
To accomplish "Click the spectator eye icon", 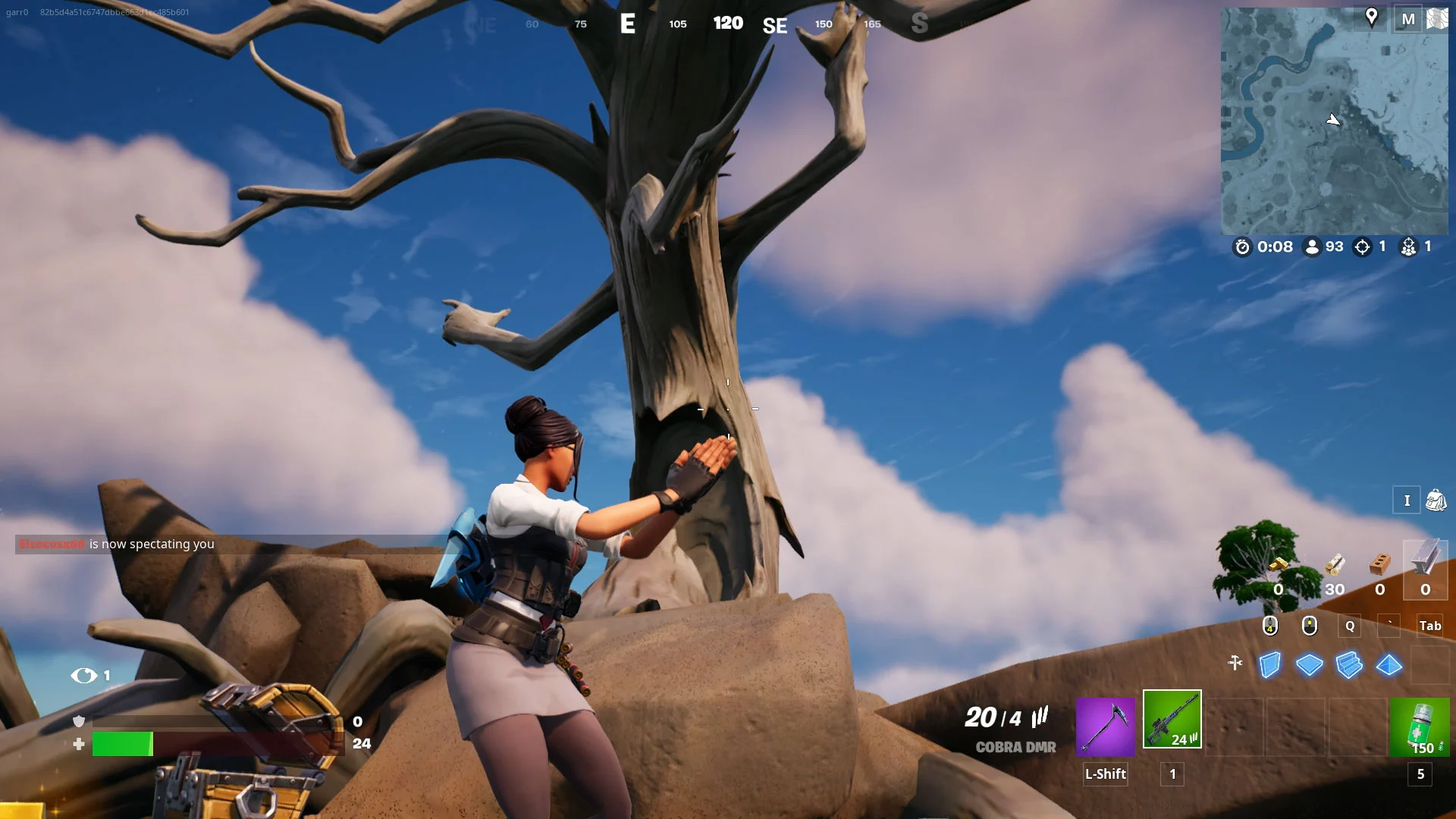I will [x=83, y=675].
